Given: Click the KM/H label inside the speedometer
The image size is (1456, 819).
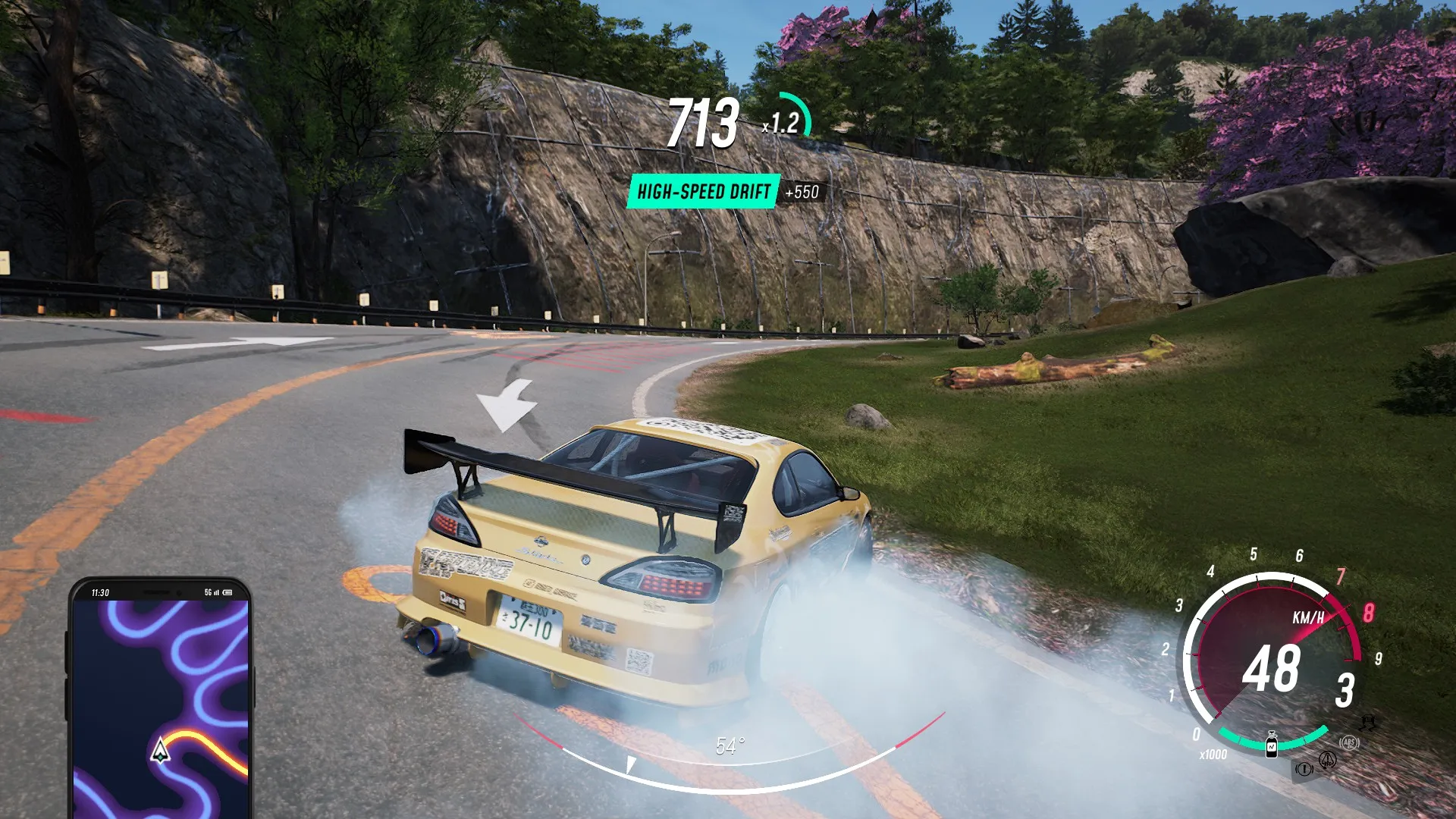Looking at the screenshot, I should click(x=1310, y=617).
